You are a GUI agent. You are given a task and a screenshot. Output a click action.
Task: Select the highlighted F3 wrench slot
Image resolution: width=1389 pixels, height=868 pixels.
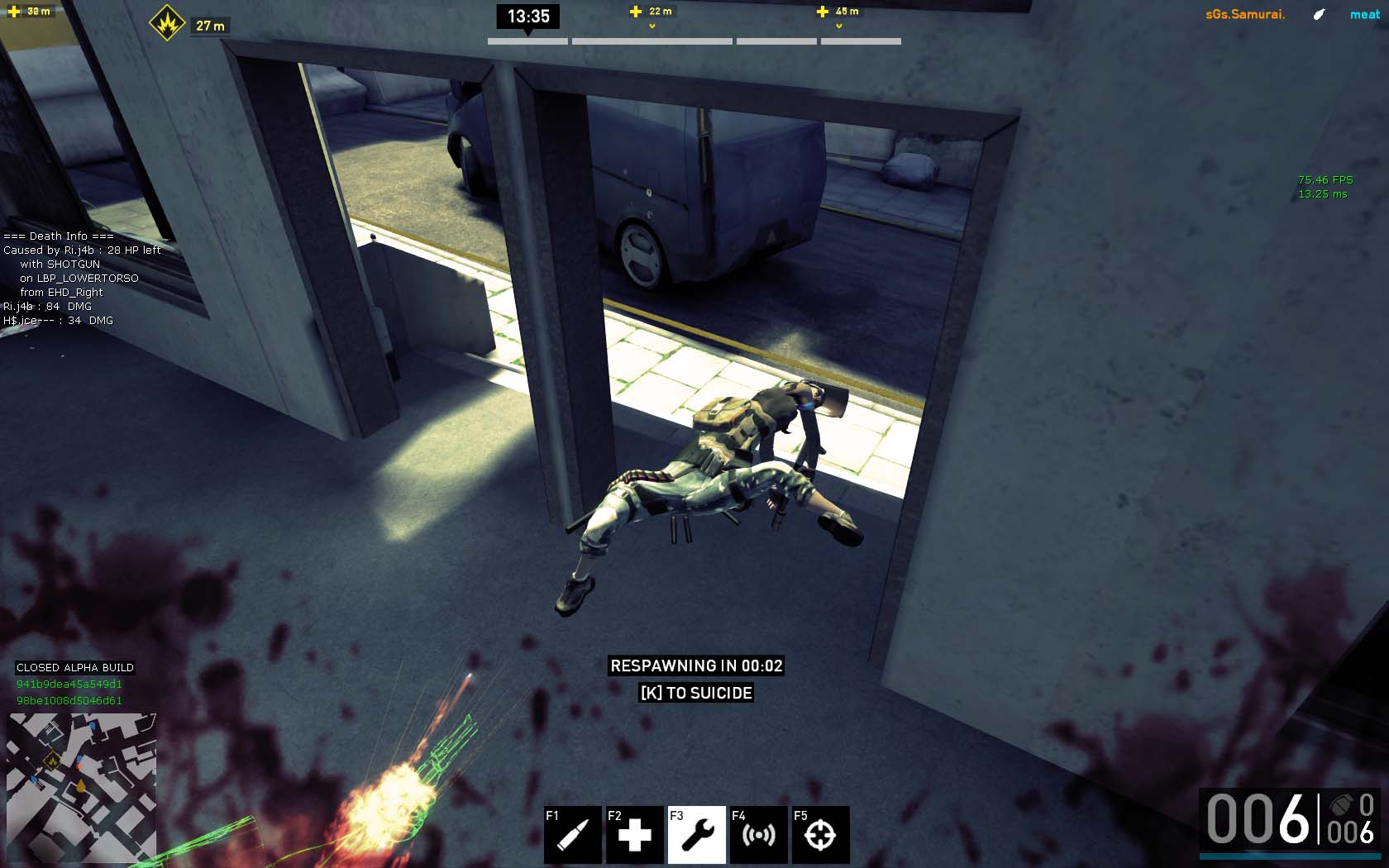[697, 834]
